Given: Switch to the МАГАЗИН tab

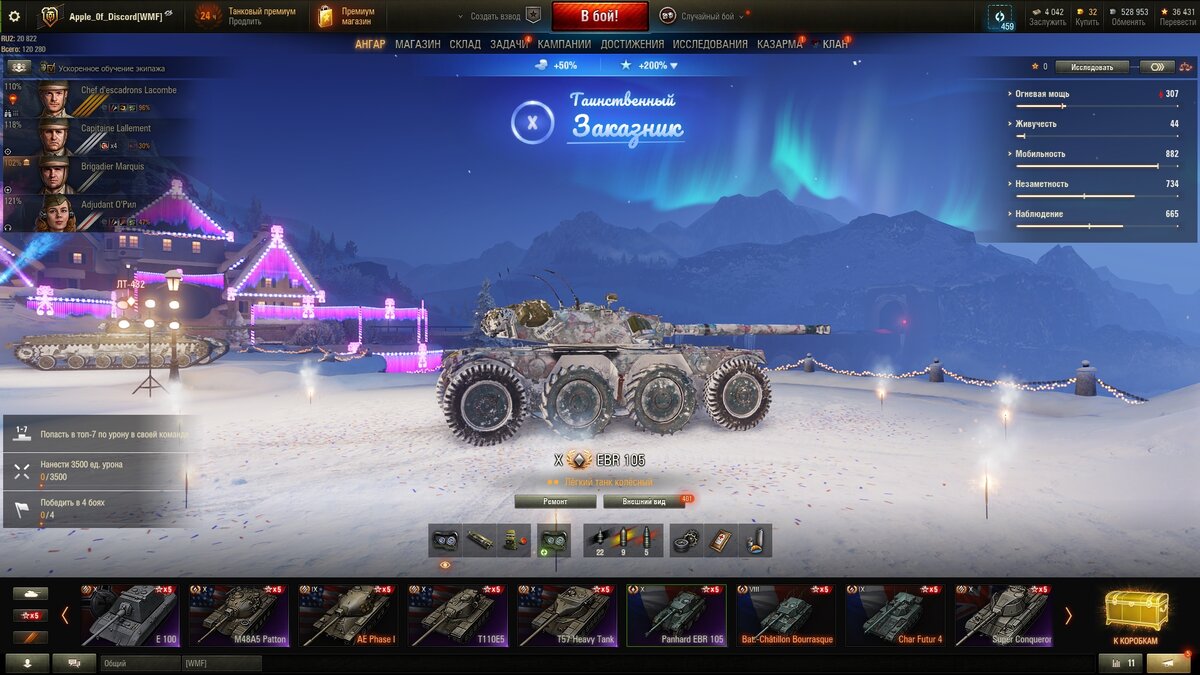Looking at the screenshot, I should (417, 44).
